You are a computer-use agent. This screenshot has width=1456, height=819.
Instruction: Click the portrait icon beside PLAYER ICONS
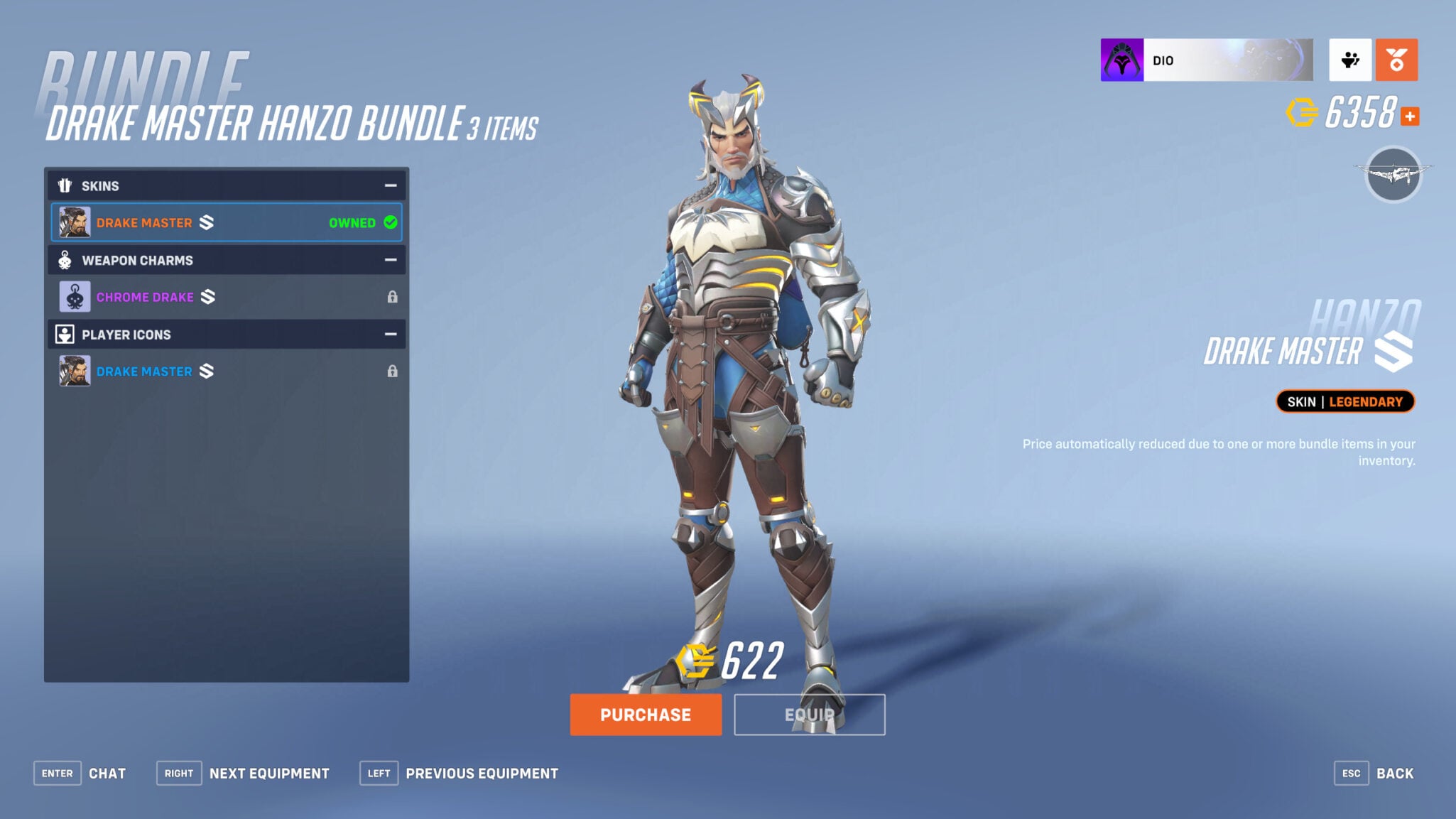(x=65, y=334)
